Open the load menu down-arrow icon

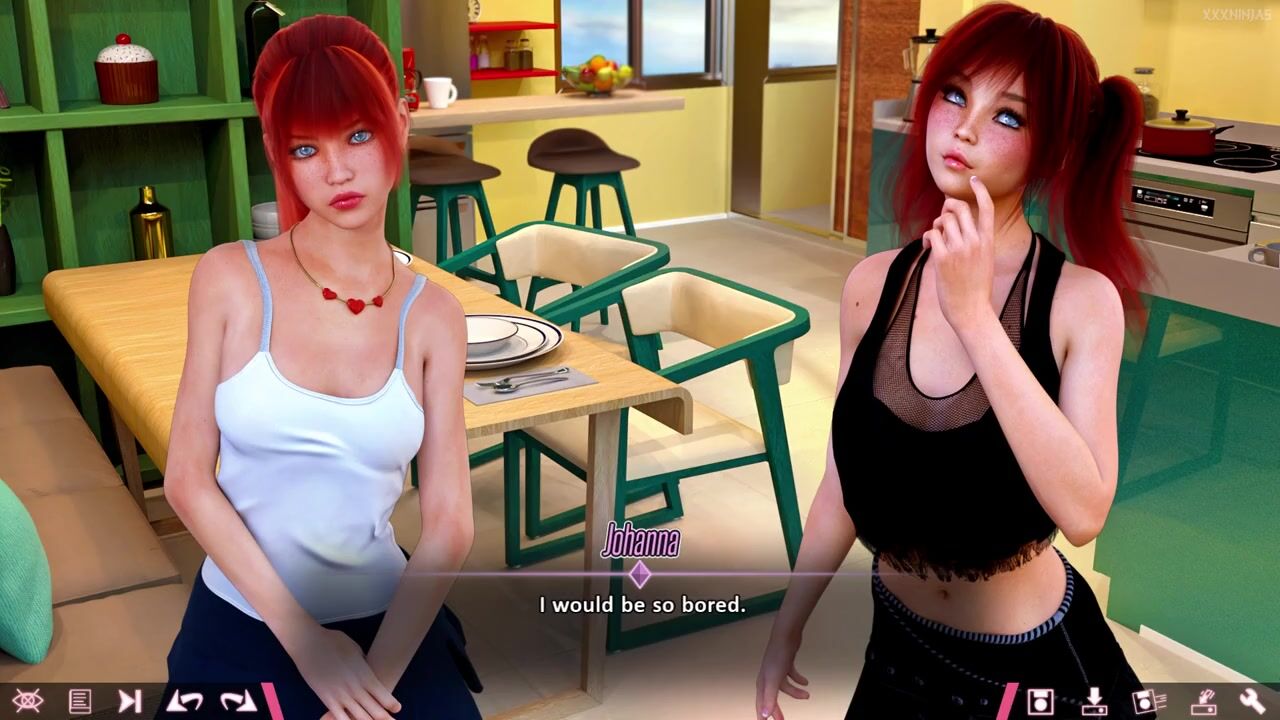tap(1094, 701)
